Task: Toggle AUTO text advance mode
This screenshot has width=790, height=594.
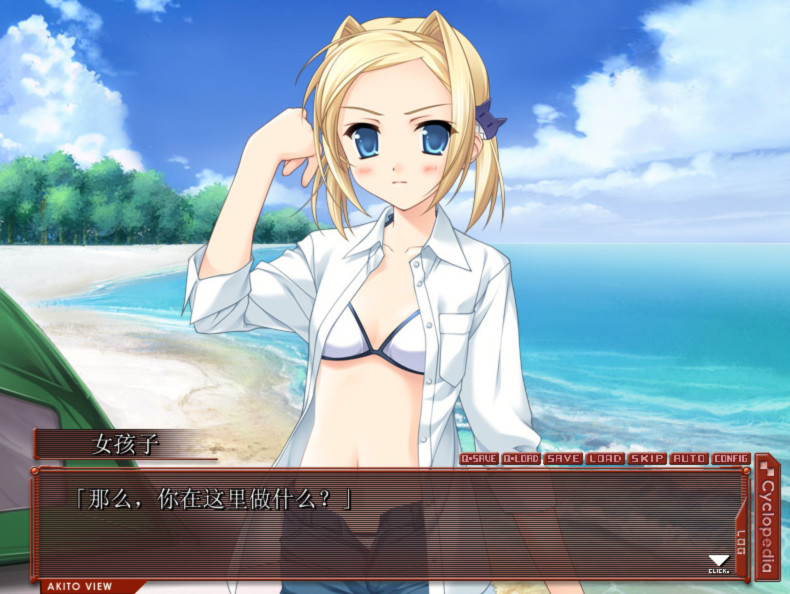Action: tap(689, 459)
